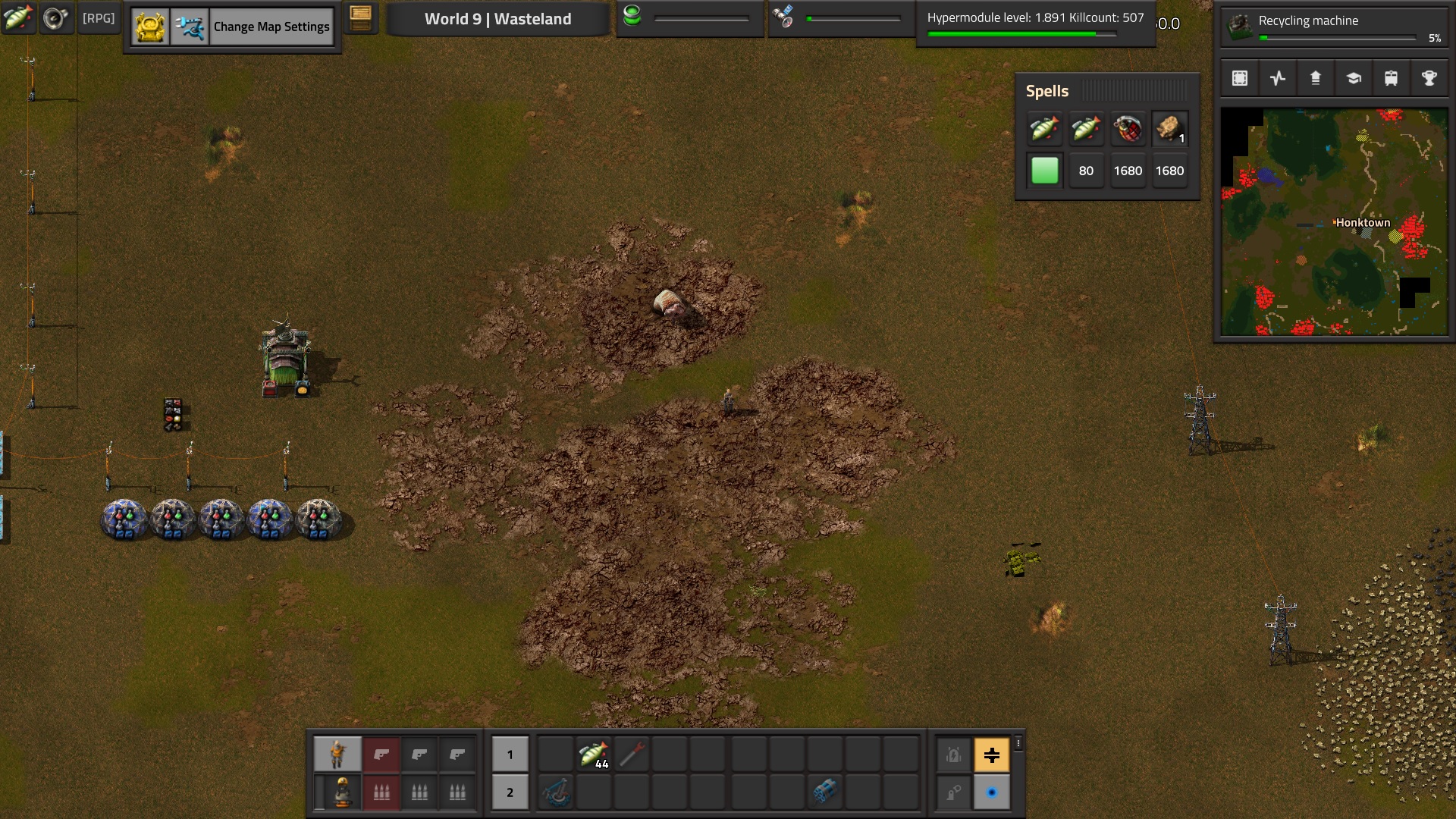
Task: Open the [RPG] panel
Action: (99, 18)
